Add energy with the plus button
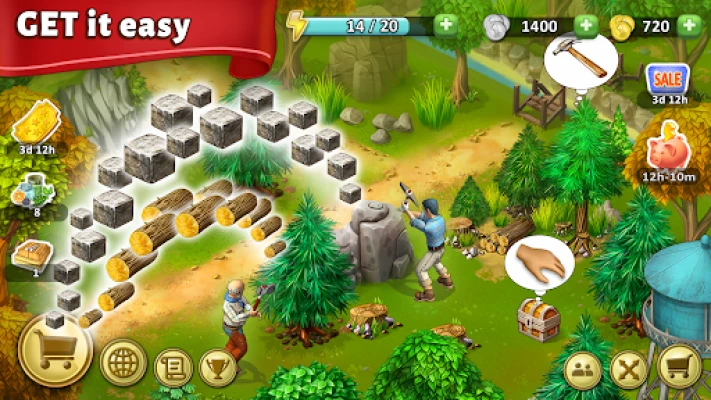The image size is (711, 400). tap(446, 25)
